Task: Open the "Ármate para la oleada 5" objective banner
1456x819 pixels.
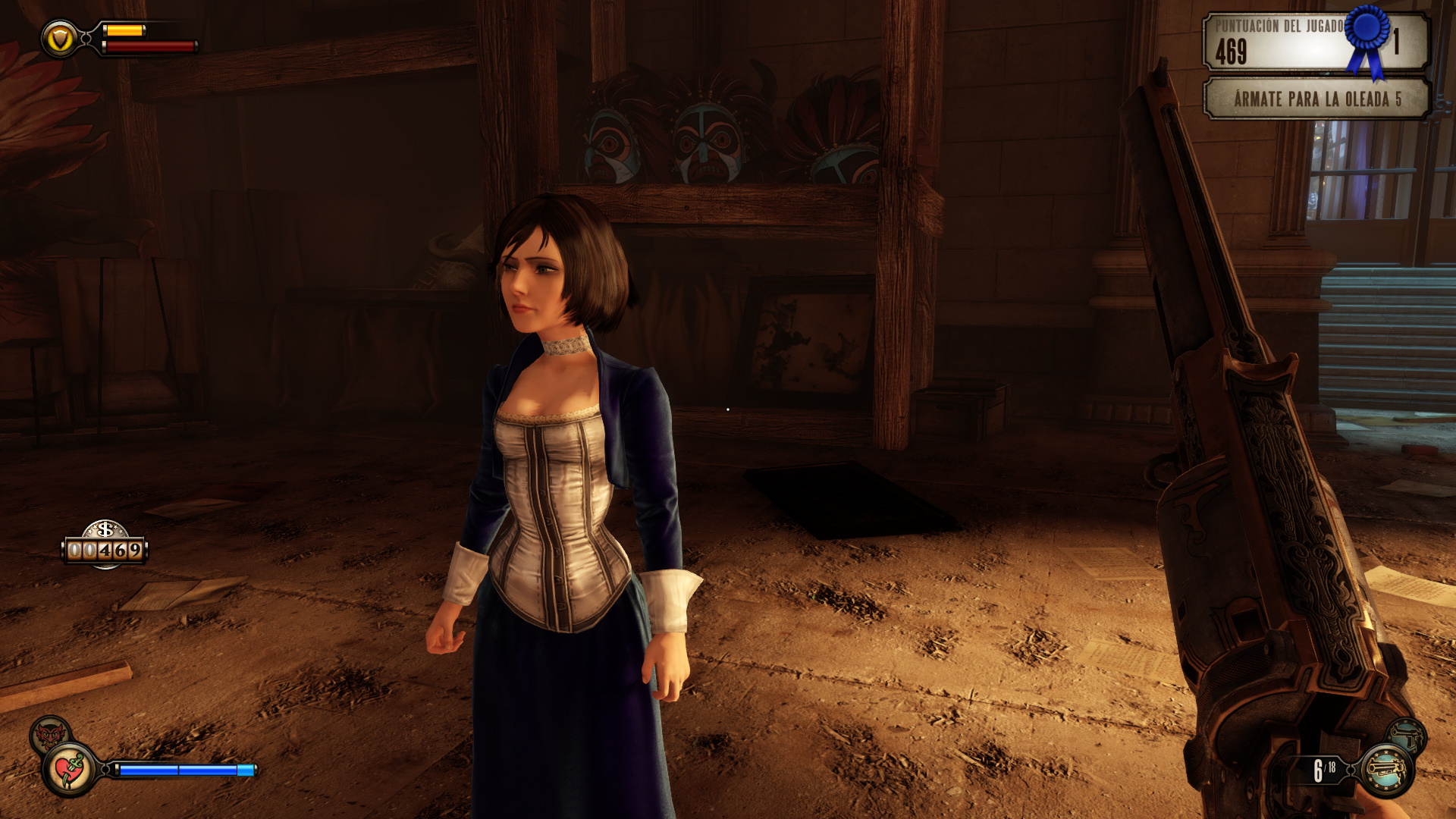Action: (1316, 99)
